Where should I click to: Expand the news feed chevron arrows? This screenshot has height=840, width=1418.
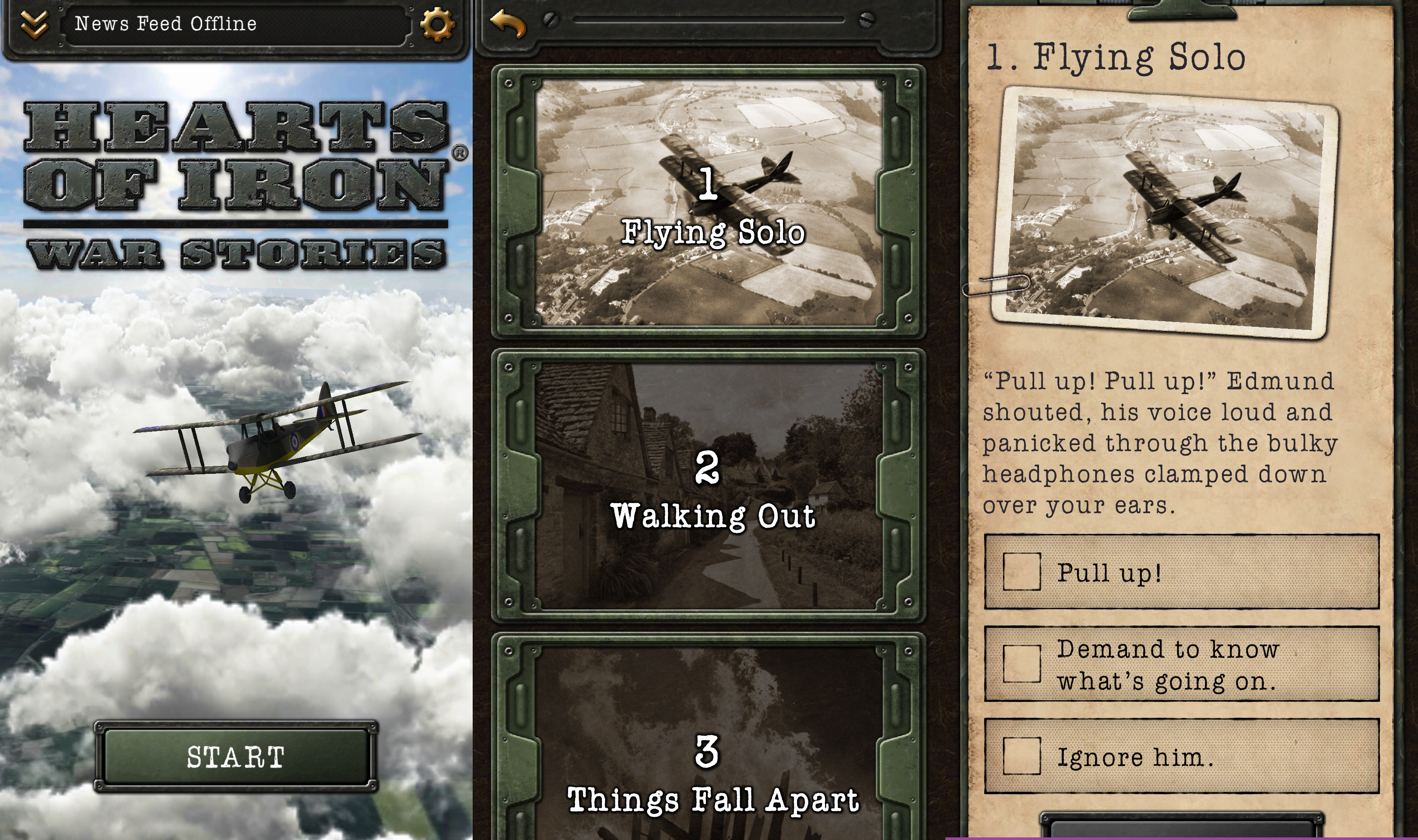point(35,24)
